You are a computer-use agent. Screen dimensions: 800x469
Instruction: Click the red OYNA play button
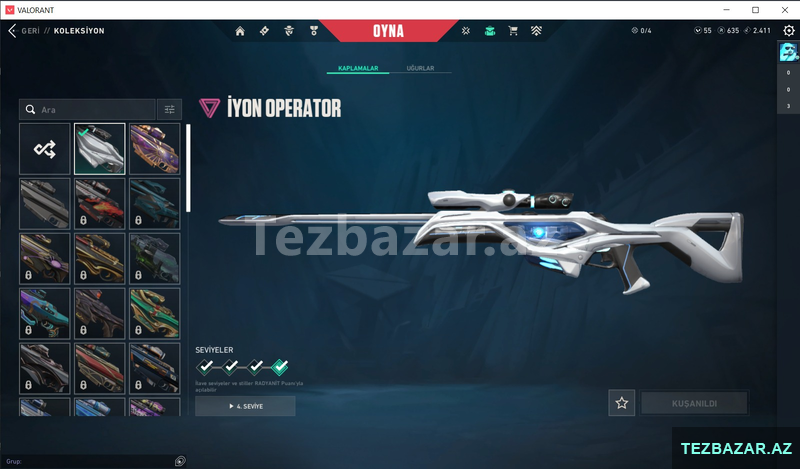pos(387,31)
